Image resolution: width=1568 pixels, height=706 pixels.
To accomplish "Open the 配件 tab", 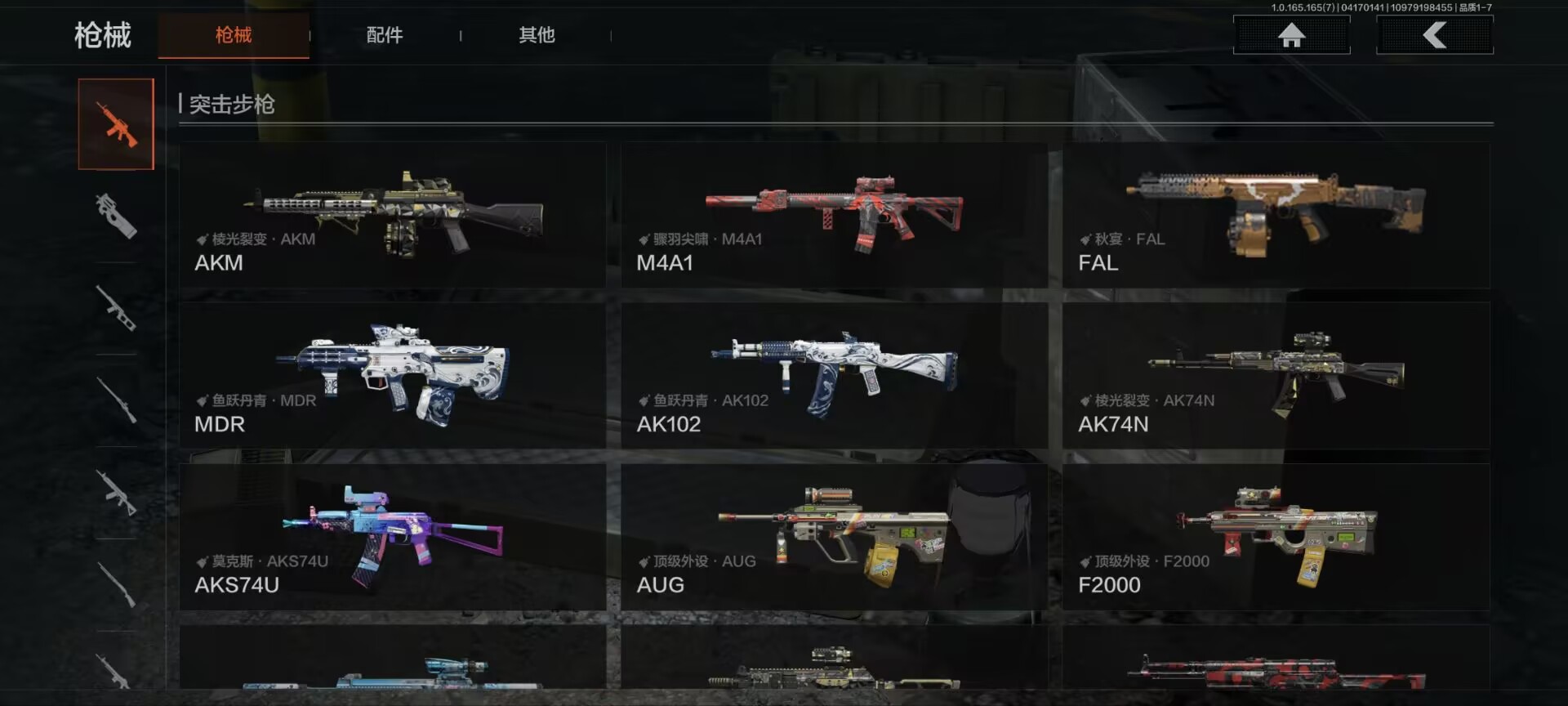I will (385, 35).
